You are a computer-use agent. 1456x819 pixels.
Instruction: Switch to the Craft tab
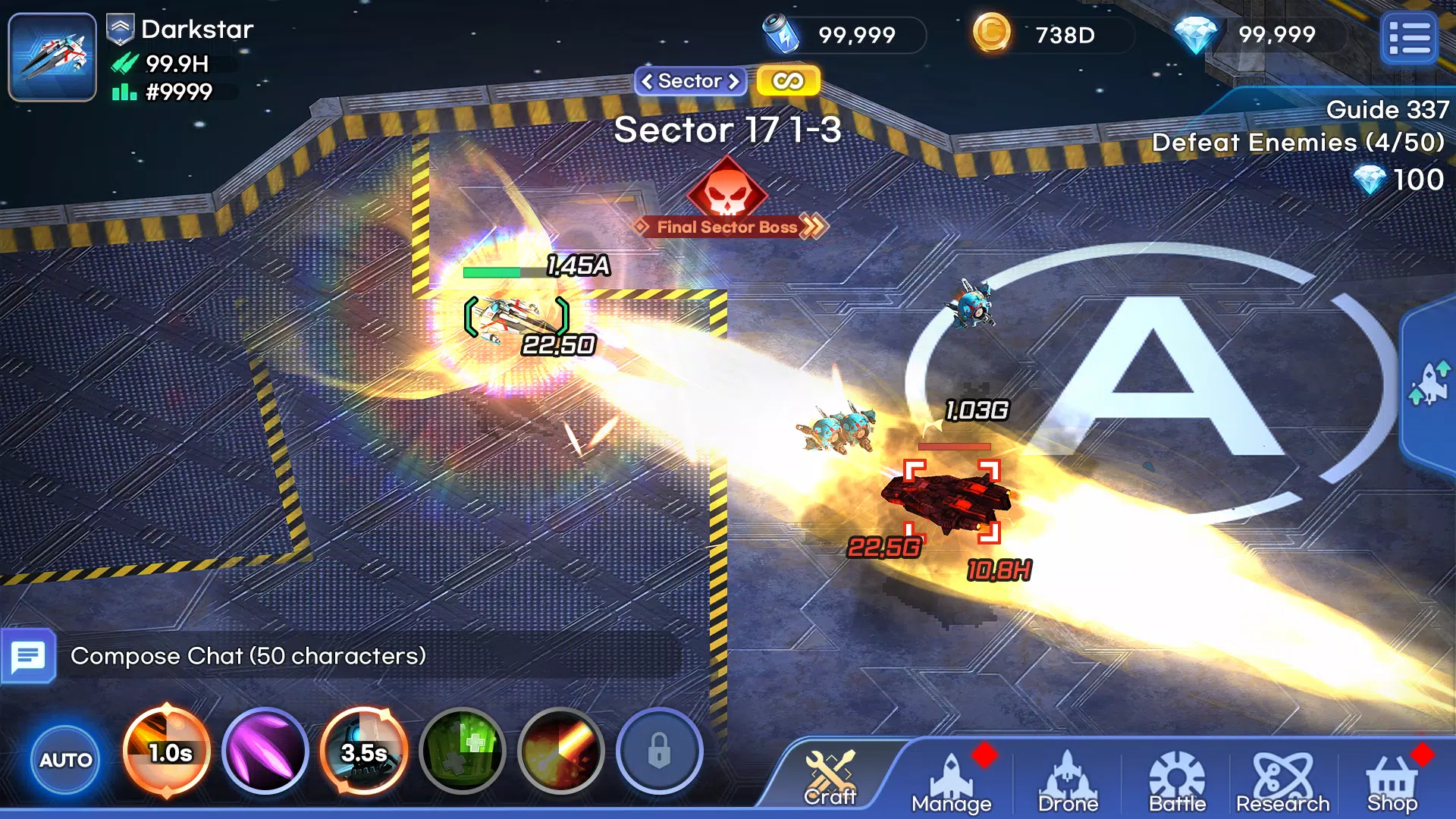[830, 778]
